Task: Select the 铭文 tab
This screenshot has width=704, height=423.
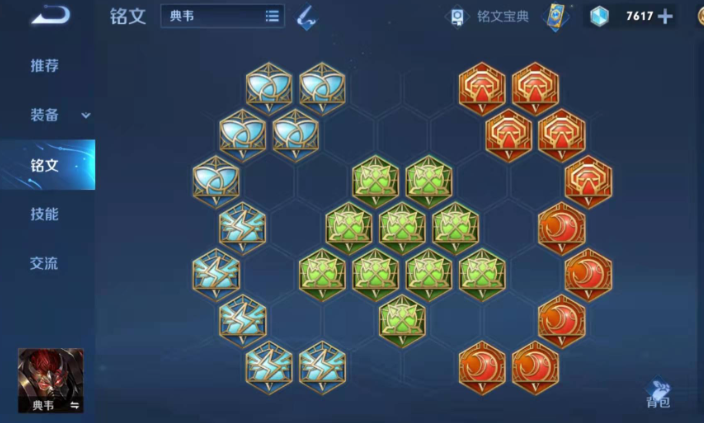Action: pos(45,165)
